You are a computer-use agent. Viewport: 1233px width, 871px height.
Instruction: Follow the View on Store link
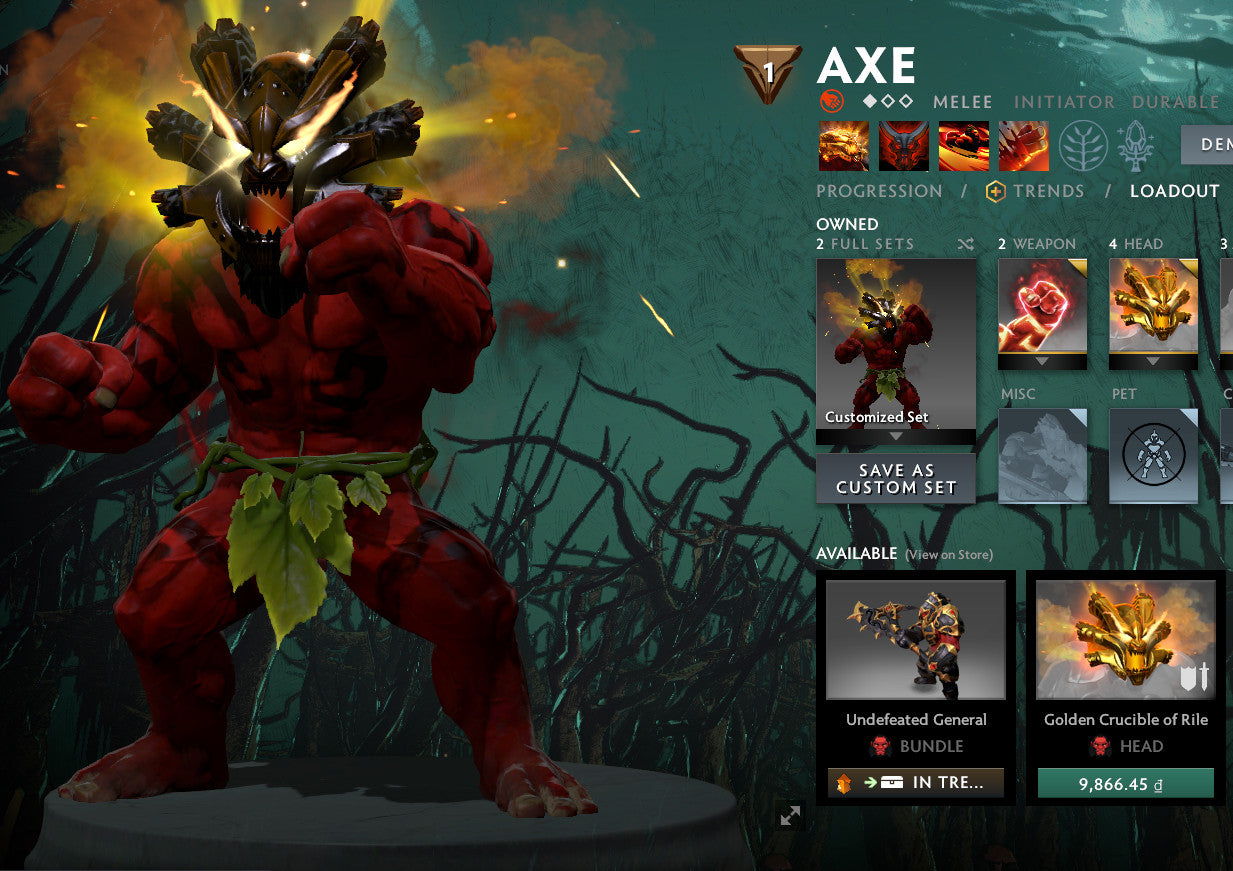948,555
